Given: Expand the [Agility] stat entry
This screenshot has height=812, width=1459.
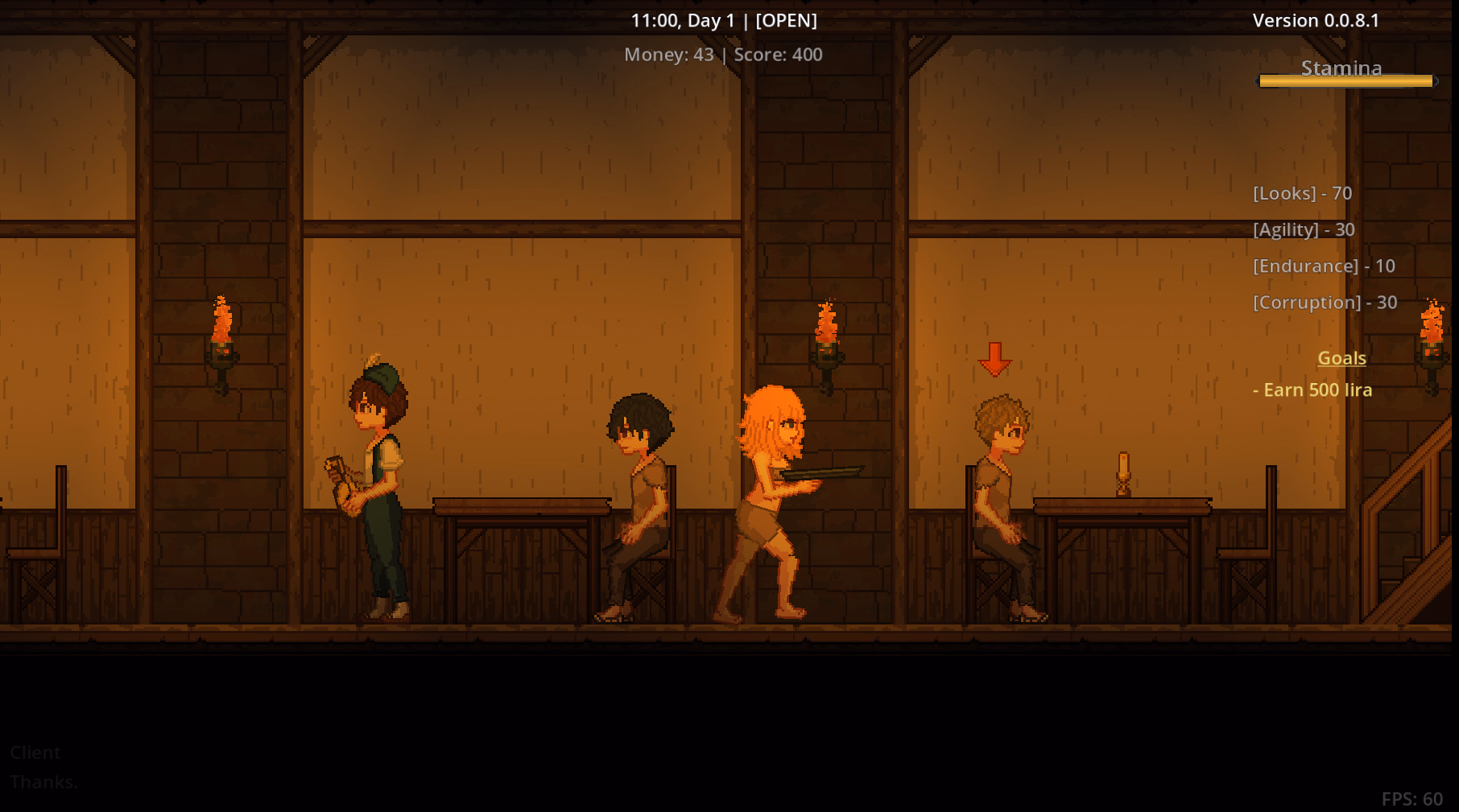Looking at the screenshot, I should pos(1304,229).
